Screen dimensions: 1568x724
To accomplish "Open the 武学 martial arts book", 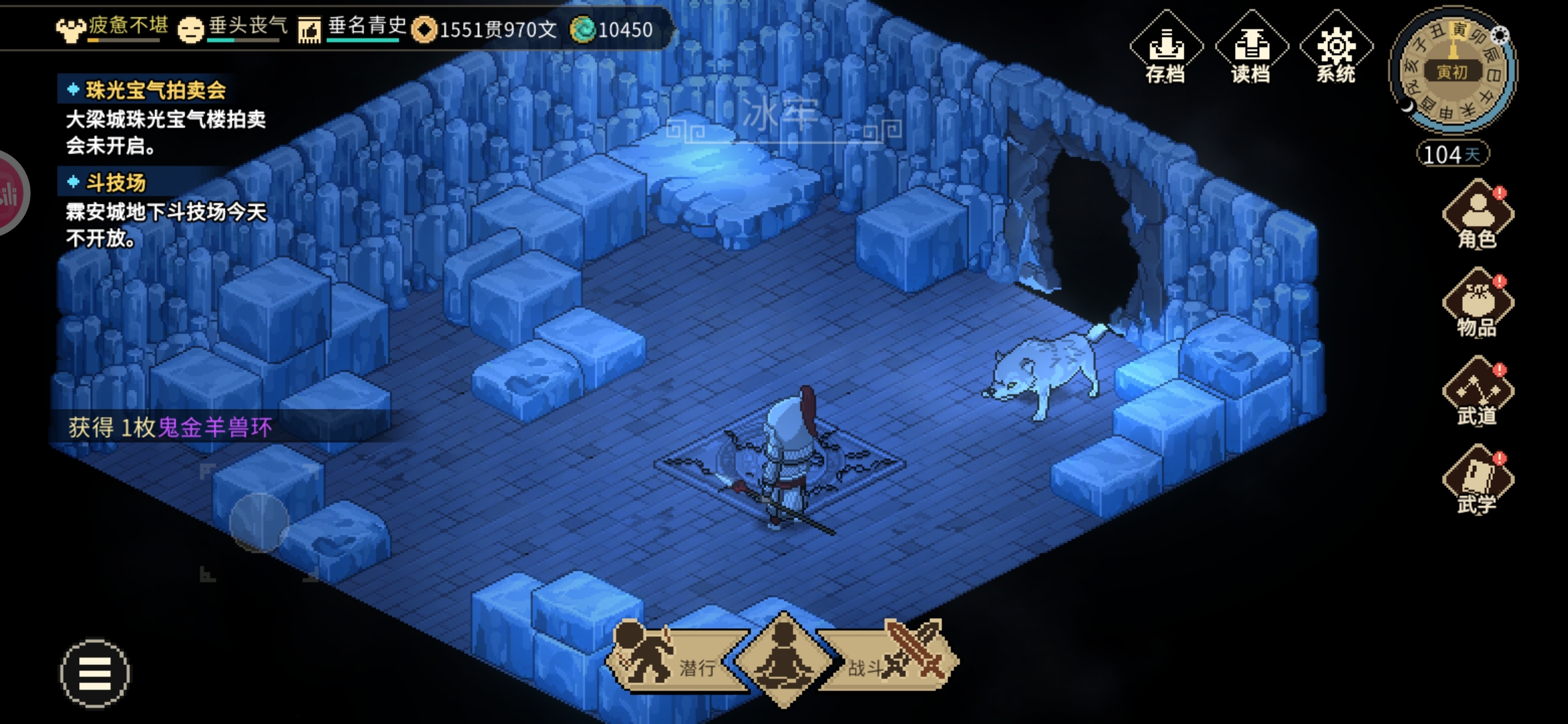I will 1478,481.
